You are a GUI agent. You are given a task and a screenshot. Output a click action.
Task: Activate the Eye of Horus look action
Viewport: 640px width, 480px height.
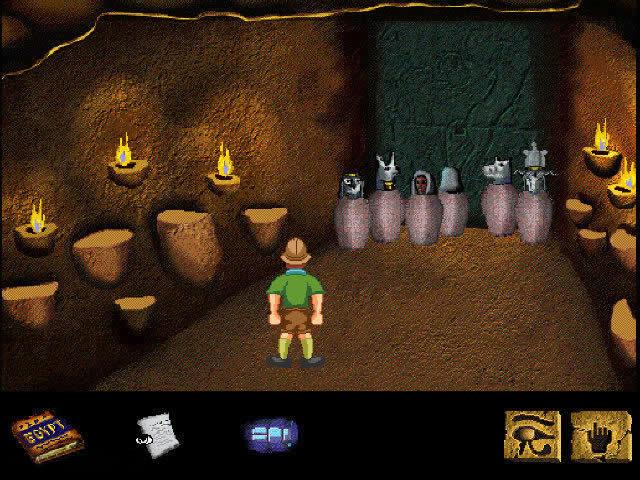pyautogui.click(x=532, y=435)
